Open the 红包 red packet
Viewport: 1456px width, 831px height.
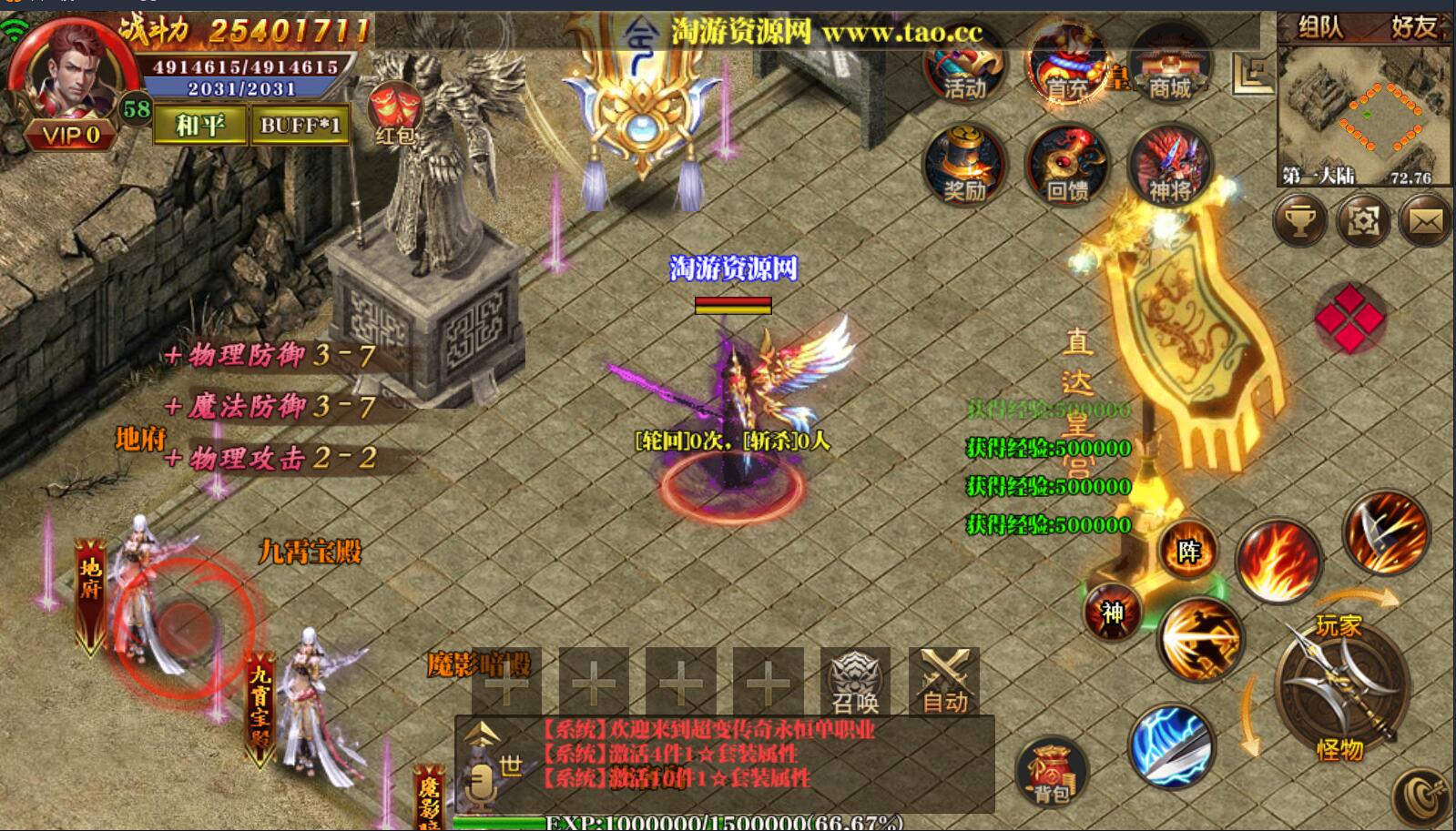pyautogui.click(x=394, y=114)
